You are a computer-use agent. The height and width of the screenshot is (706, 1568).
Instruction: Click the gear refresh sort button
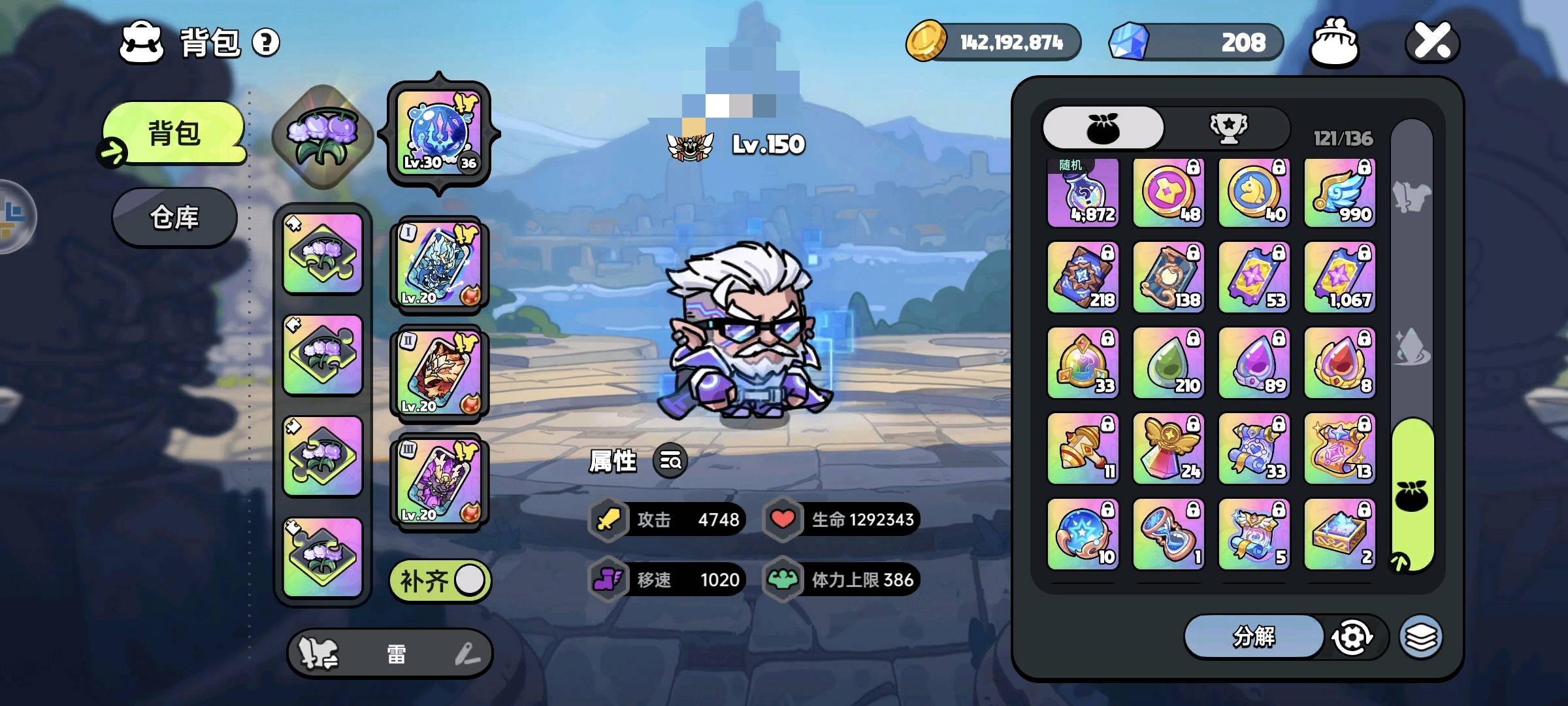1352,637
